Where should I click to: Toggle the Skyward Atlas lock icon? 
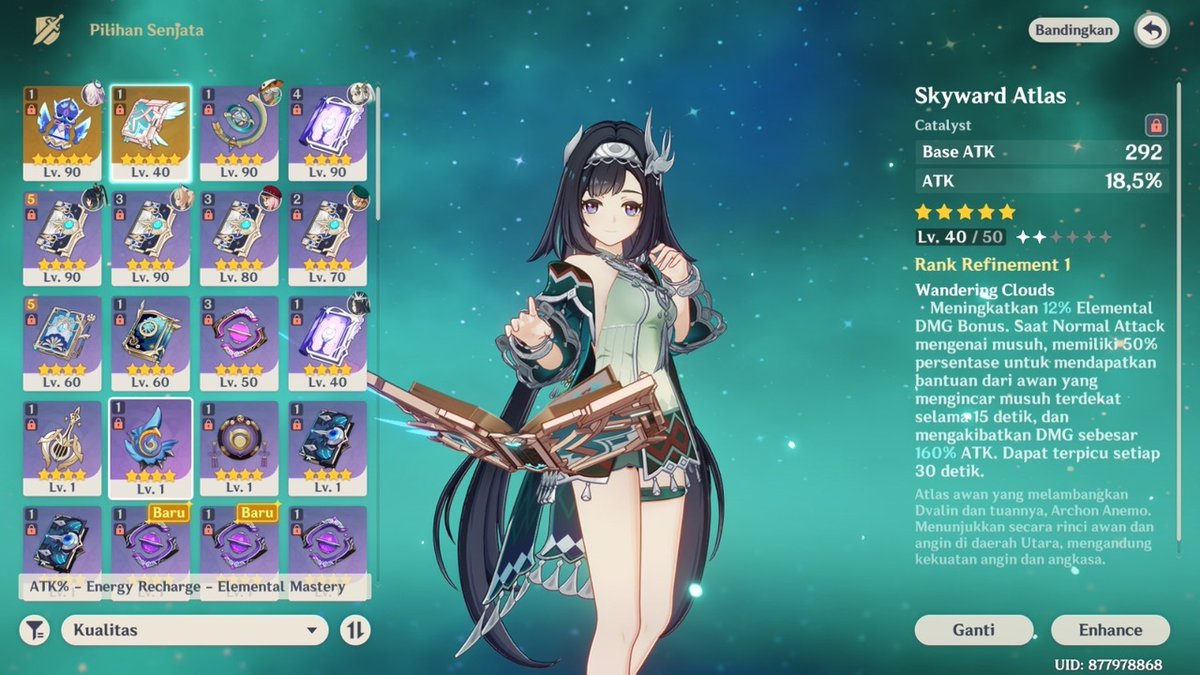coord(1156,125)
